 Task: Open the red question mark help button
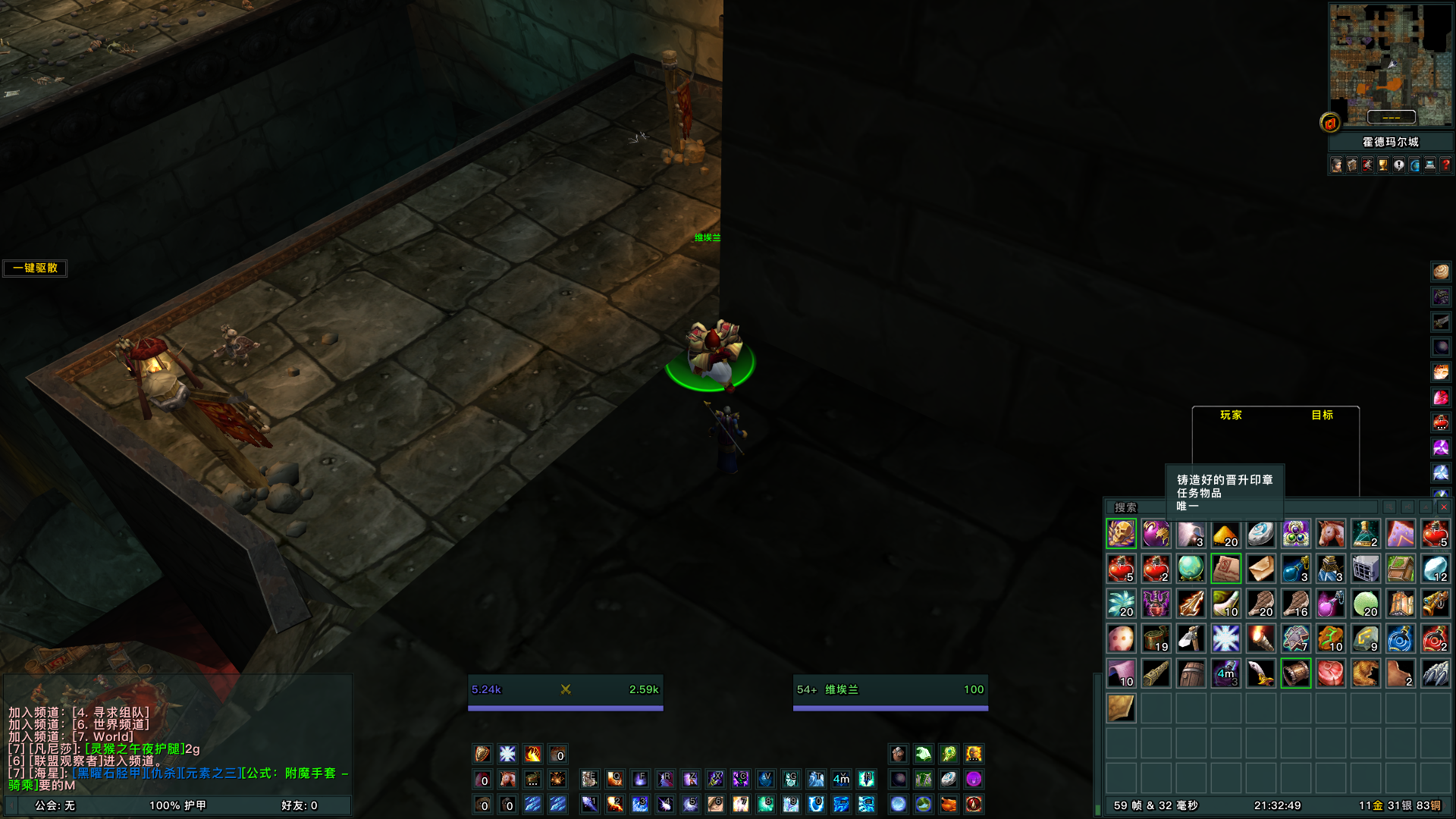1445,165
